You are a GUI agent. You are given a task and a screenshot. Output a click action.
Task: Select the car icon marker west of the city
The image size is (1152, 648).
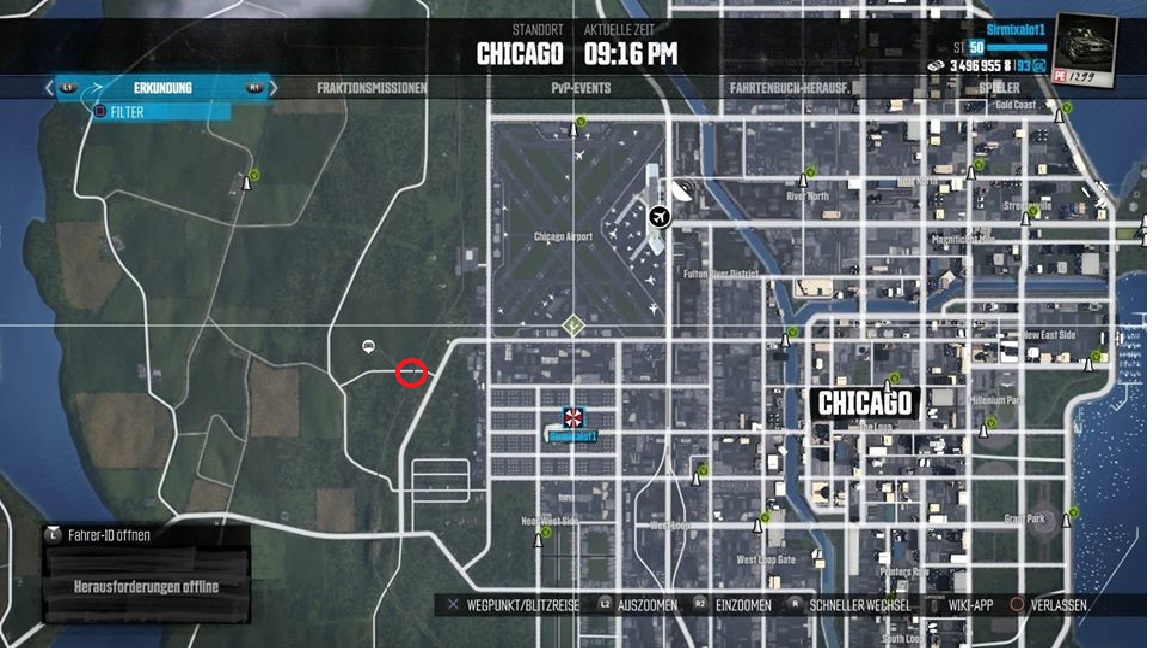368,346
